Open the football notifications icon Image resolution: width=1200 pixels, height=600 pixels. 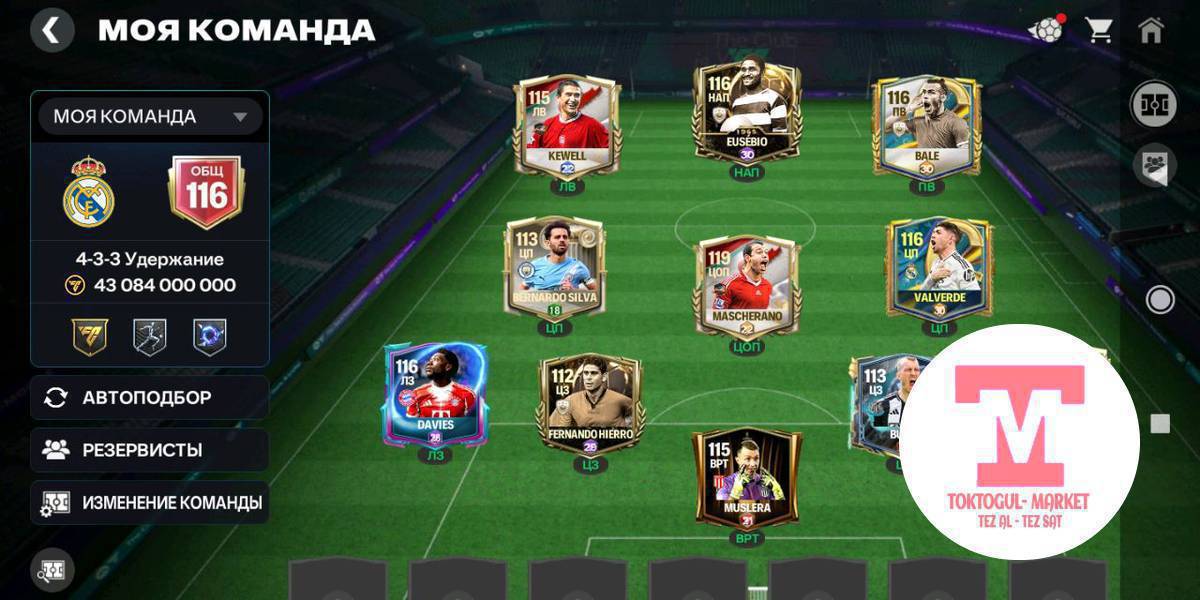click(1045, 31)
